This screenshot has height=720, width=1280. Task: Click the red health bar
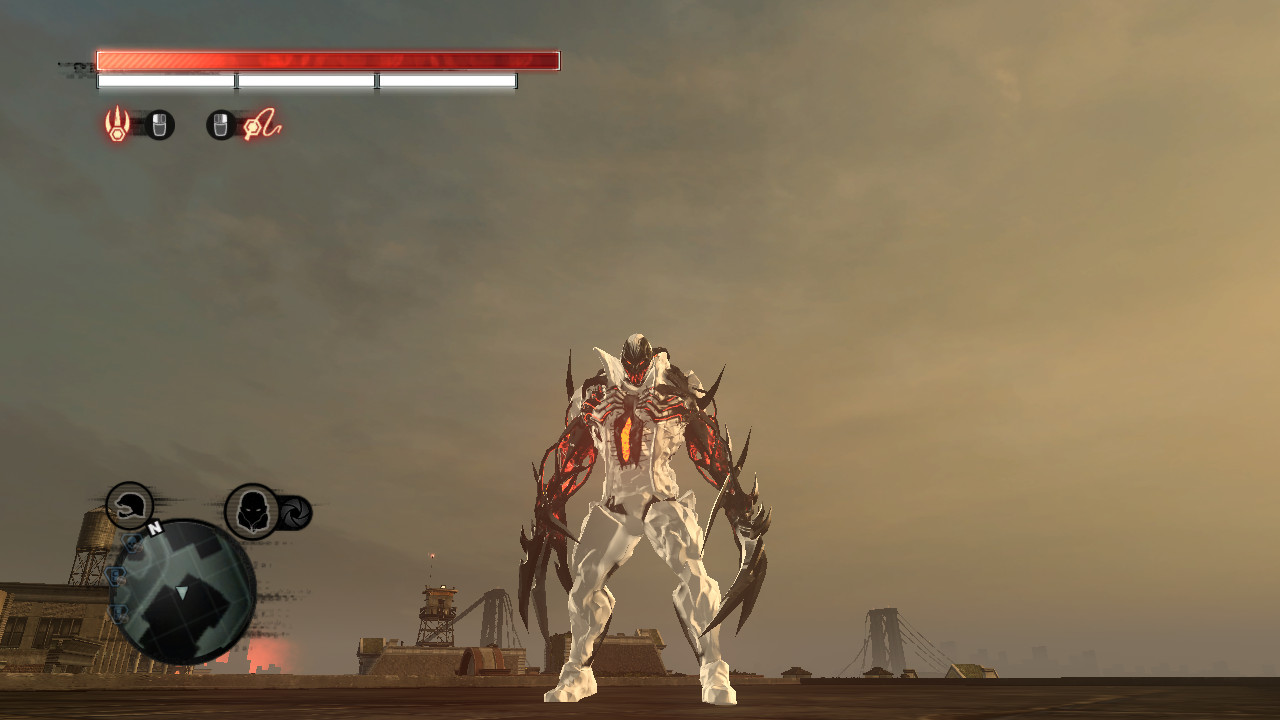pyautogui.click(x=328, y=58)
